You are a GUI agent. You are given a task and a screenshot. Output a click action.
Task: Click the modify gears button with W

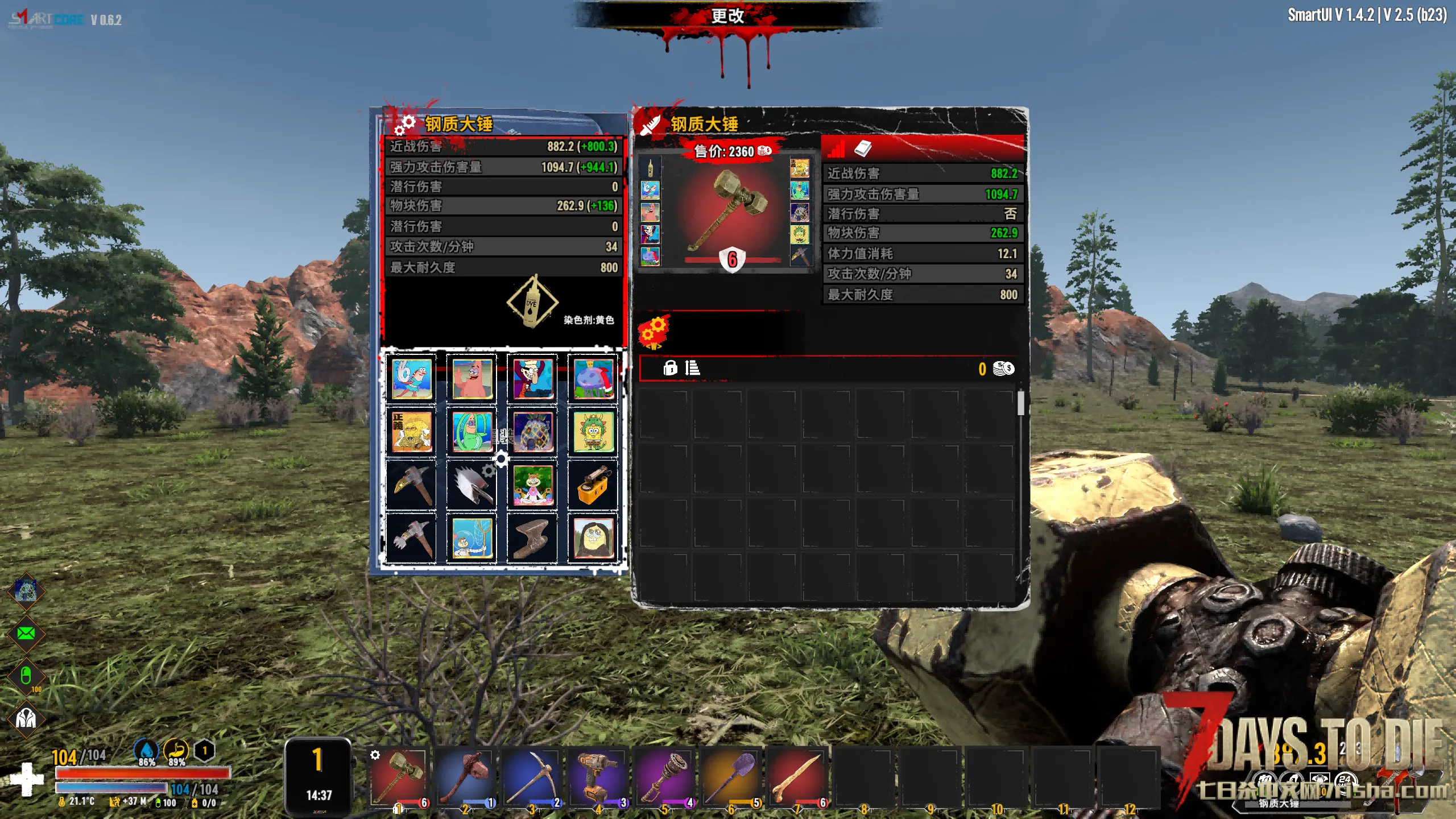[654, 332]
